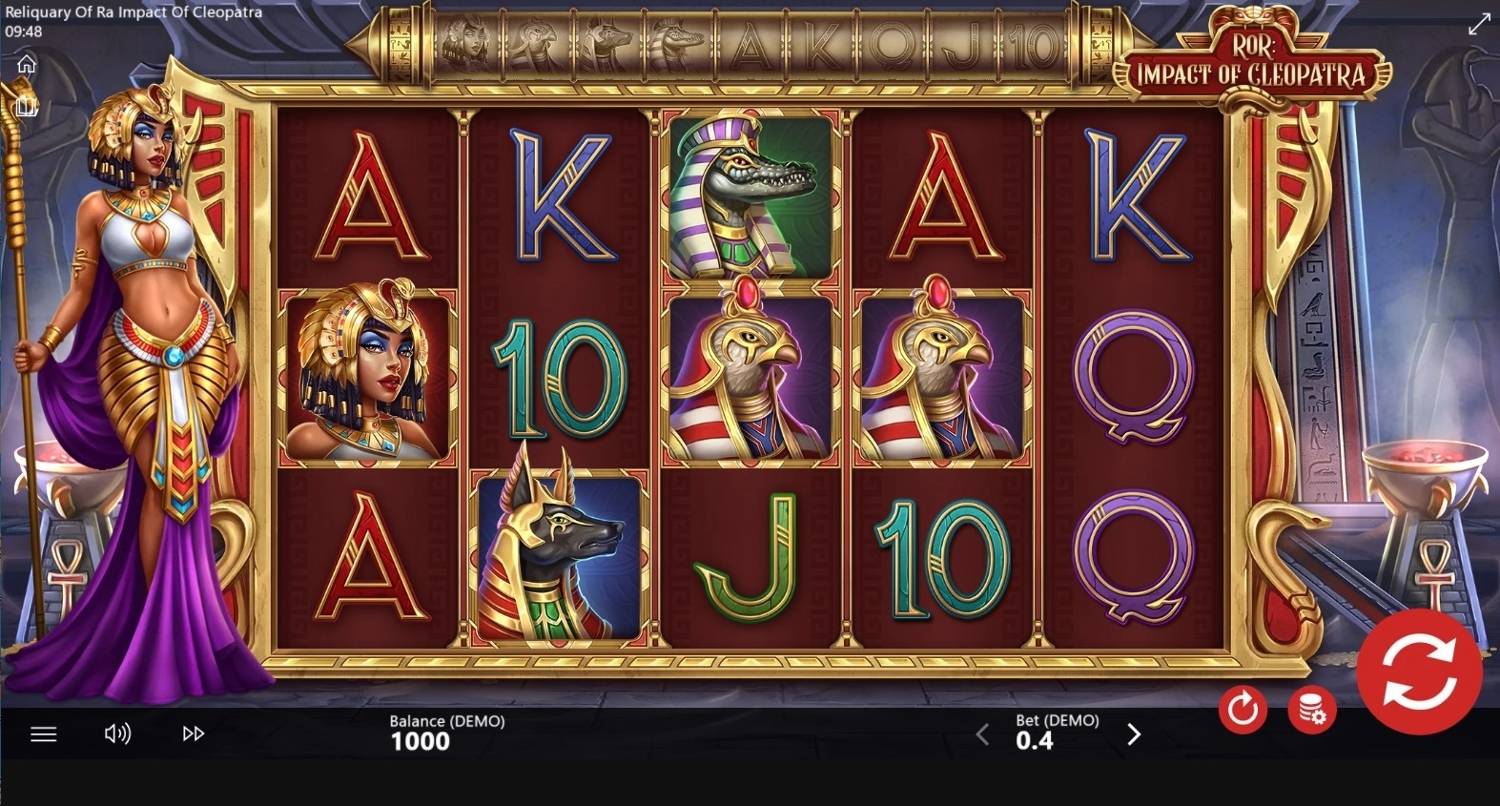
Task: Spin the reels with the big red button
Action: tap(1419, 670)
